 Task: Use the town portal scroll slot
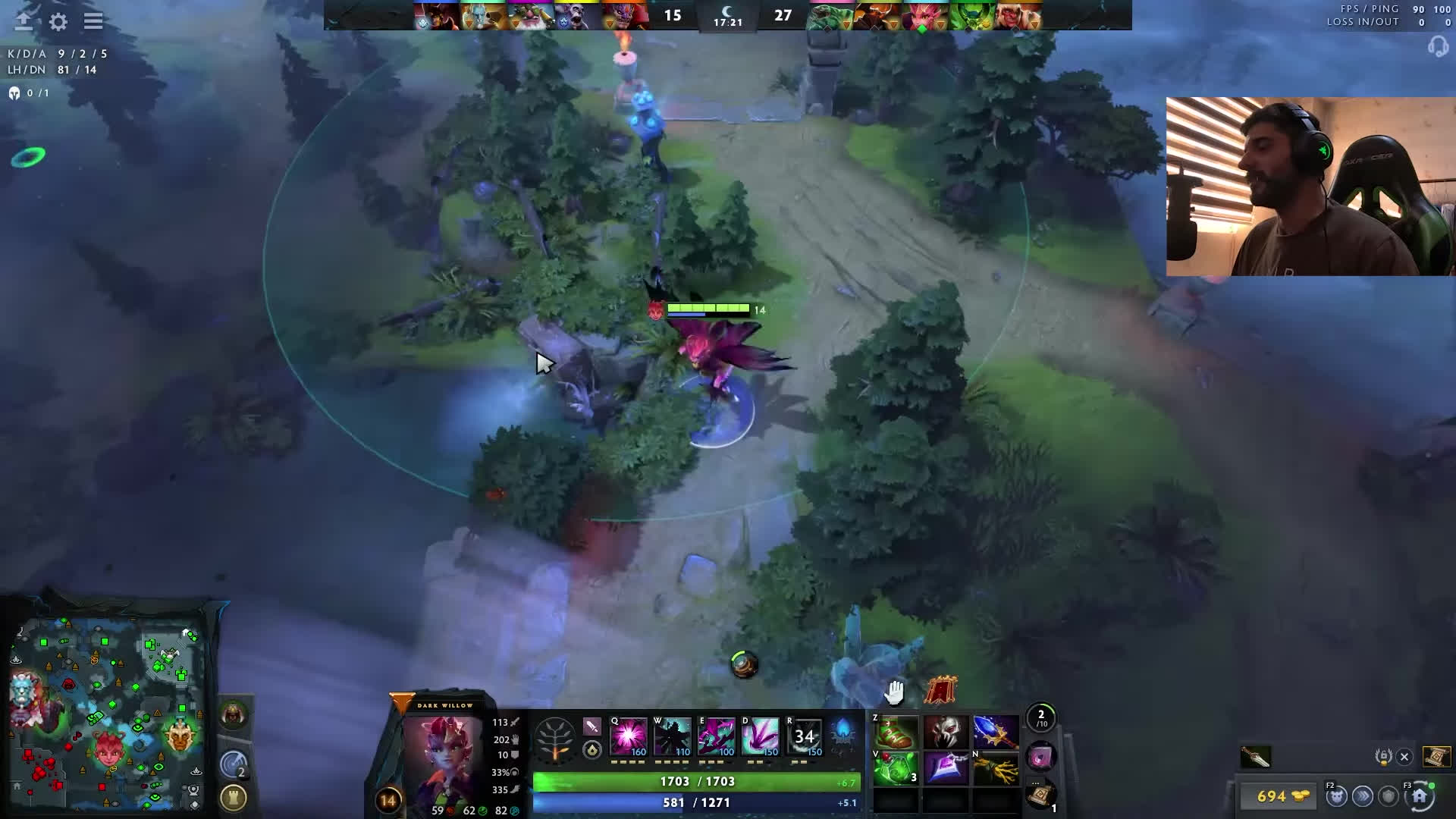(1040, 795)
